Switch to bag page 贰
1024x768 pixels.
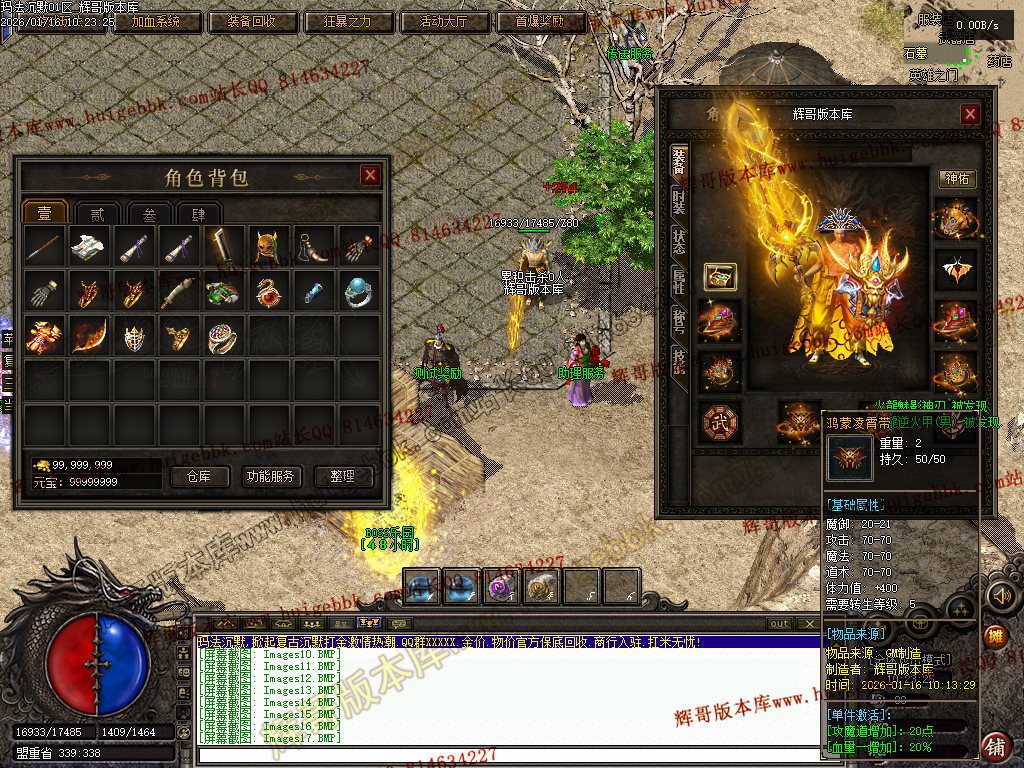97,213
